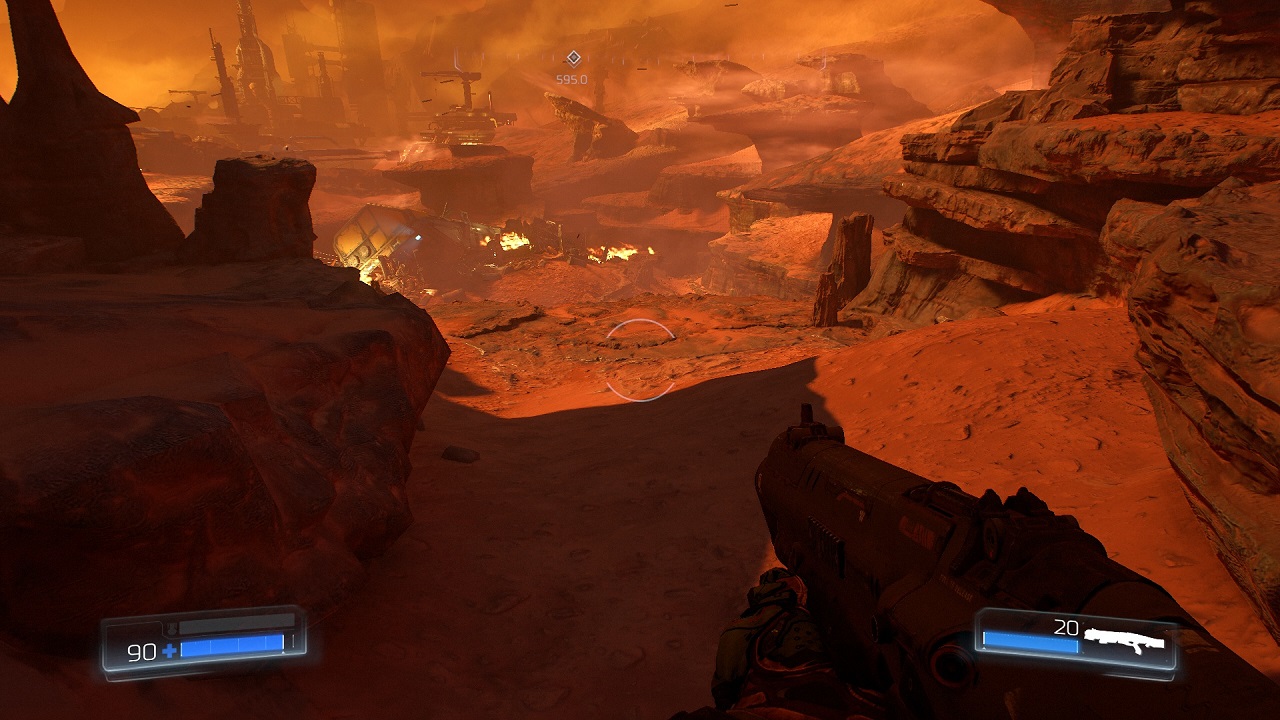The width and height of the screenshot is (1280, 720).
Task: Select the shotgun weapon icon
Action: [1125, 639]
